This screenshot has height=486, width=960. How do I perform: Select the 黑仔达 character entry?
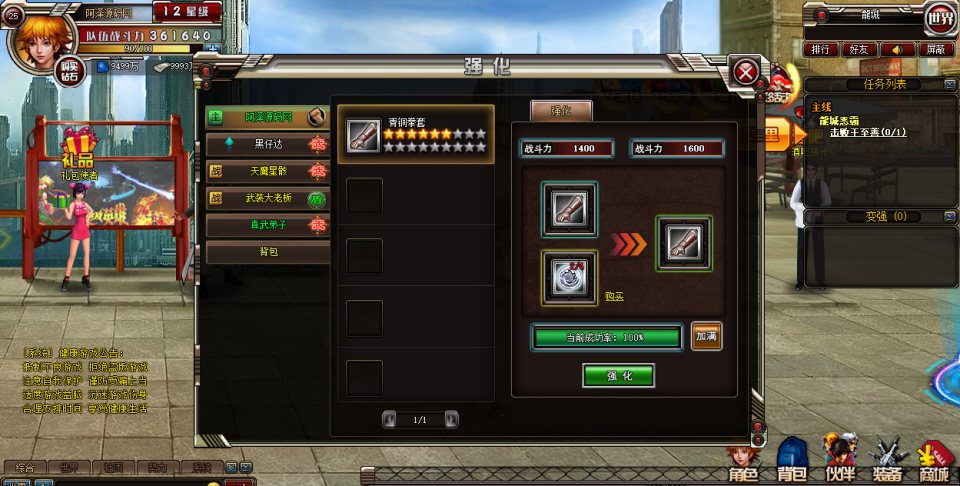[268, 145]
